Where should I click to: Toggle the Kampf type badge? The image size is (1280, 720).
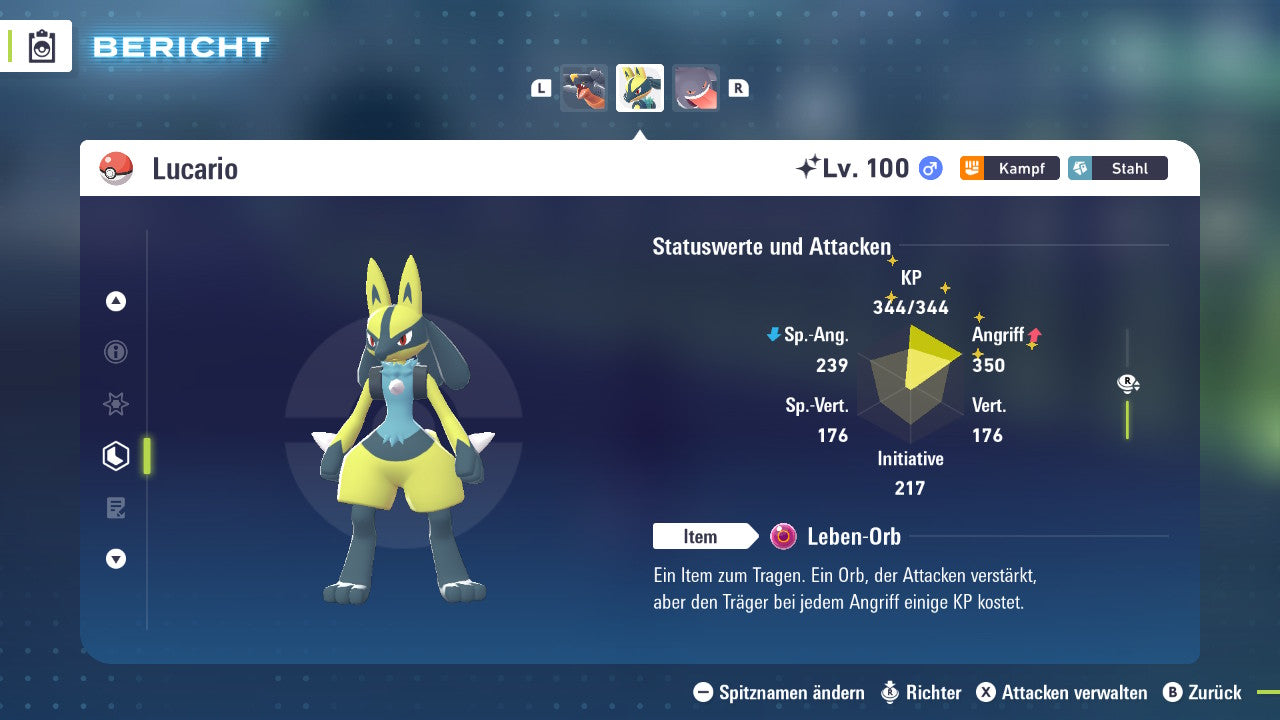tap(1010, 168)
